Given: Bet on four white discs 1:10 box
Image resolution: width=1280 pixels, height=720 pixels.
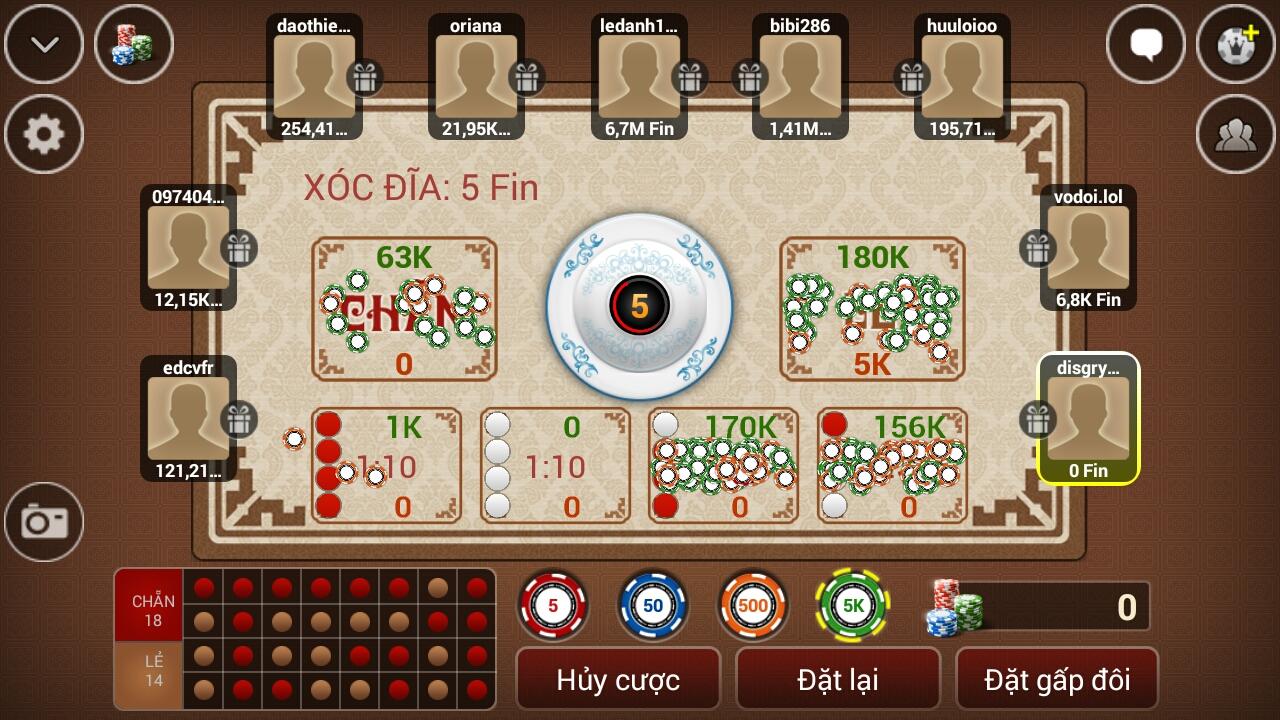Looking at the screenshot, I should coord(555,465).
